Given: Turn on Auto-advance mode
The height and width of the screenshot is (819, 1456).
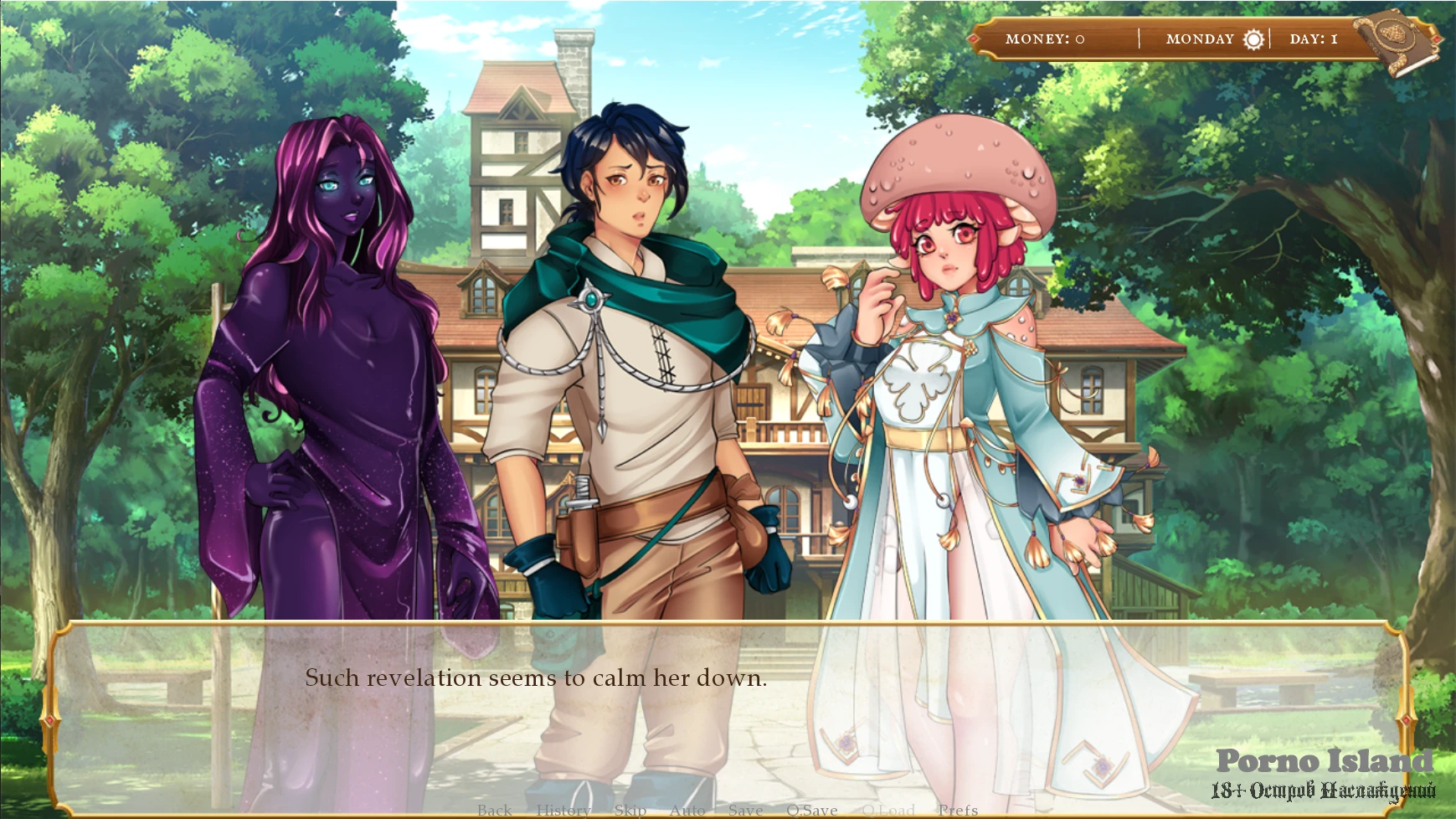Looking at the screenshot, I should click(x=687, y=810).
